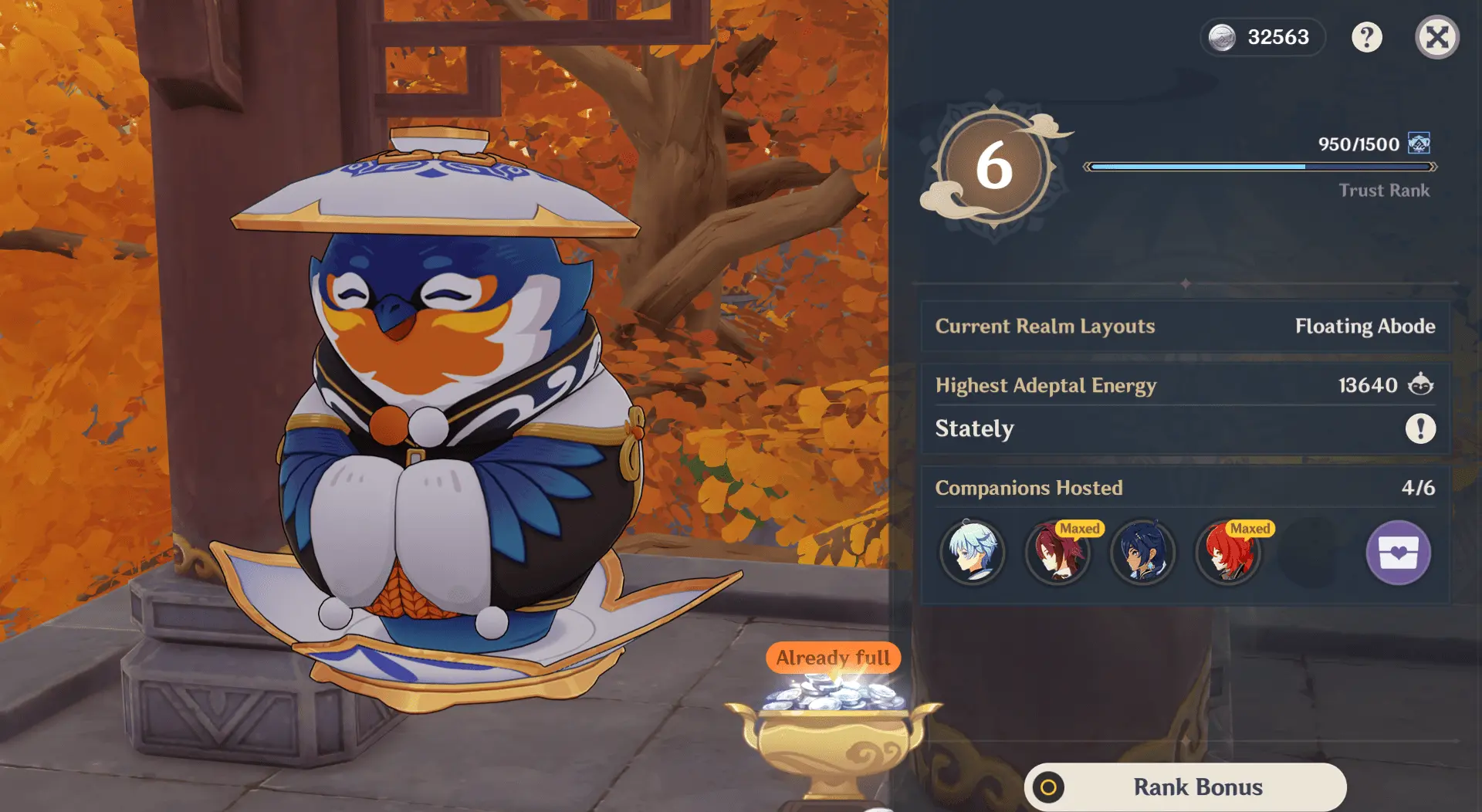Viewport: 1482px width, 812px height.
Task: Click the Maxed badge on Diluc
Action: click(1251, 529)
